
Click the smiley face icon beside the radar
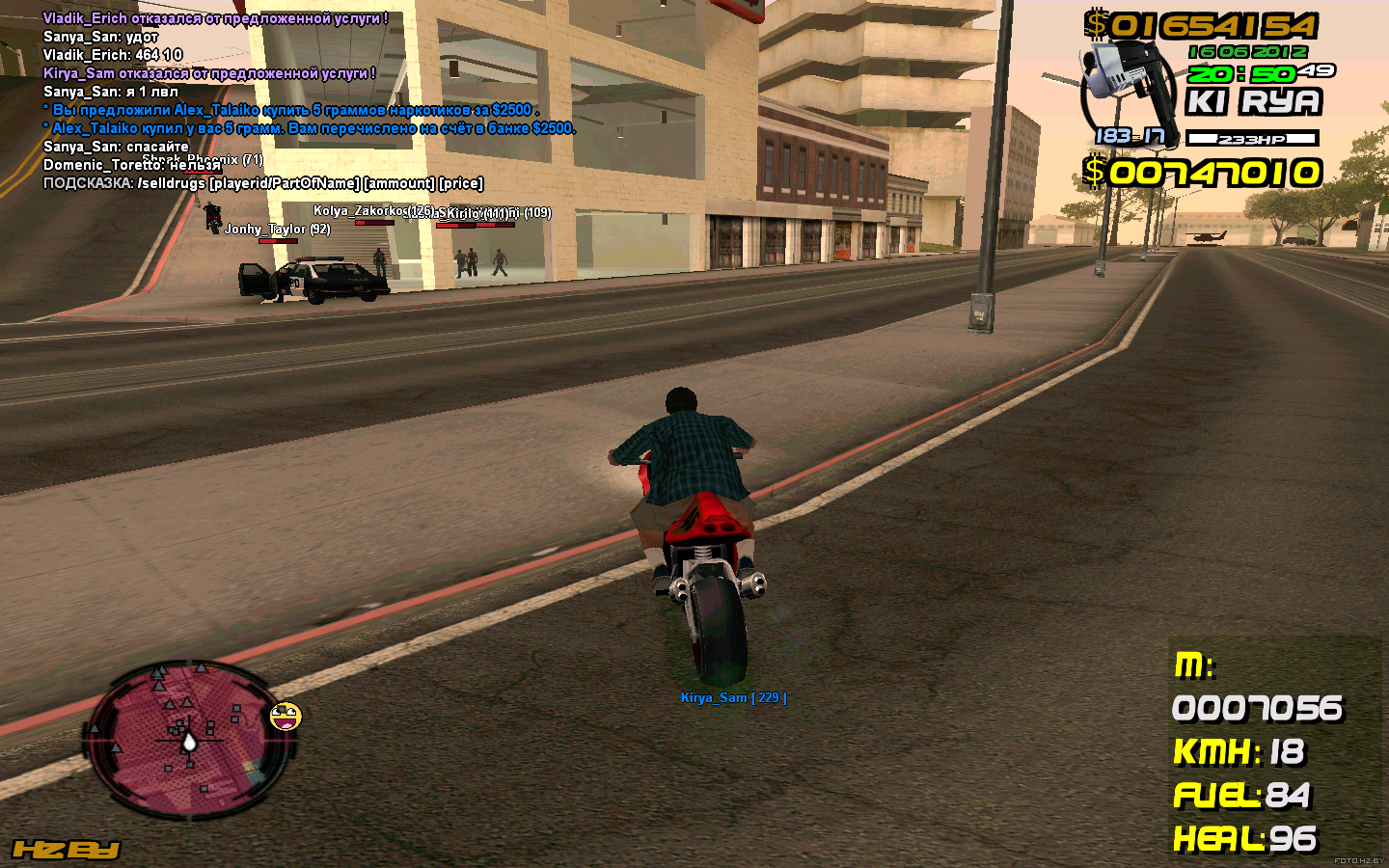click(286, 717)
